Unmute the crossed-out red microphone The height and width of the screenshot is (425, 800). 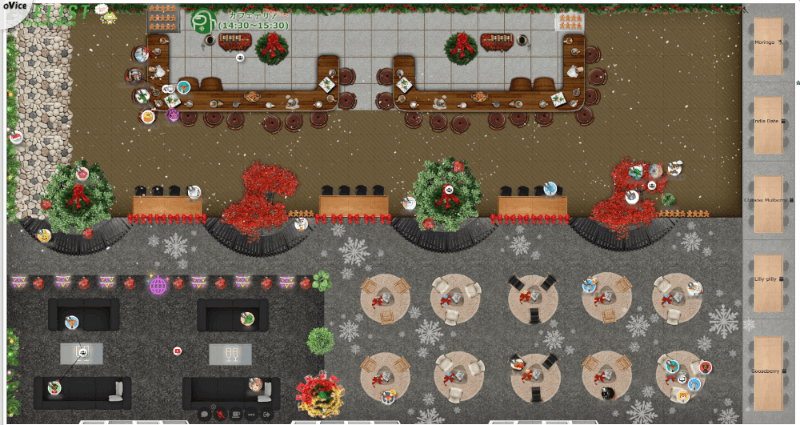click(x=221, y=414)
